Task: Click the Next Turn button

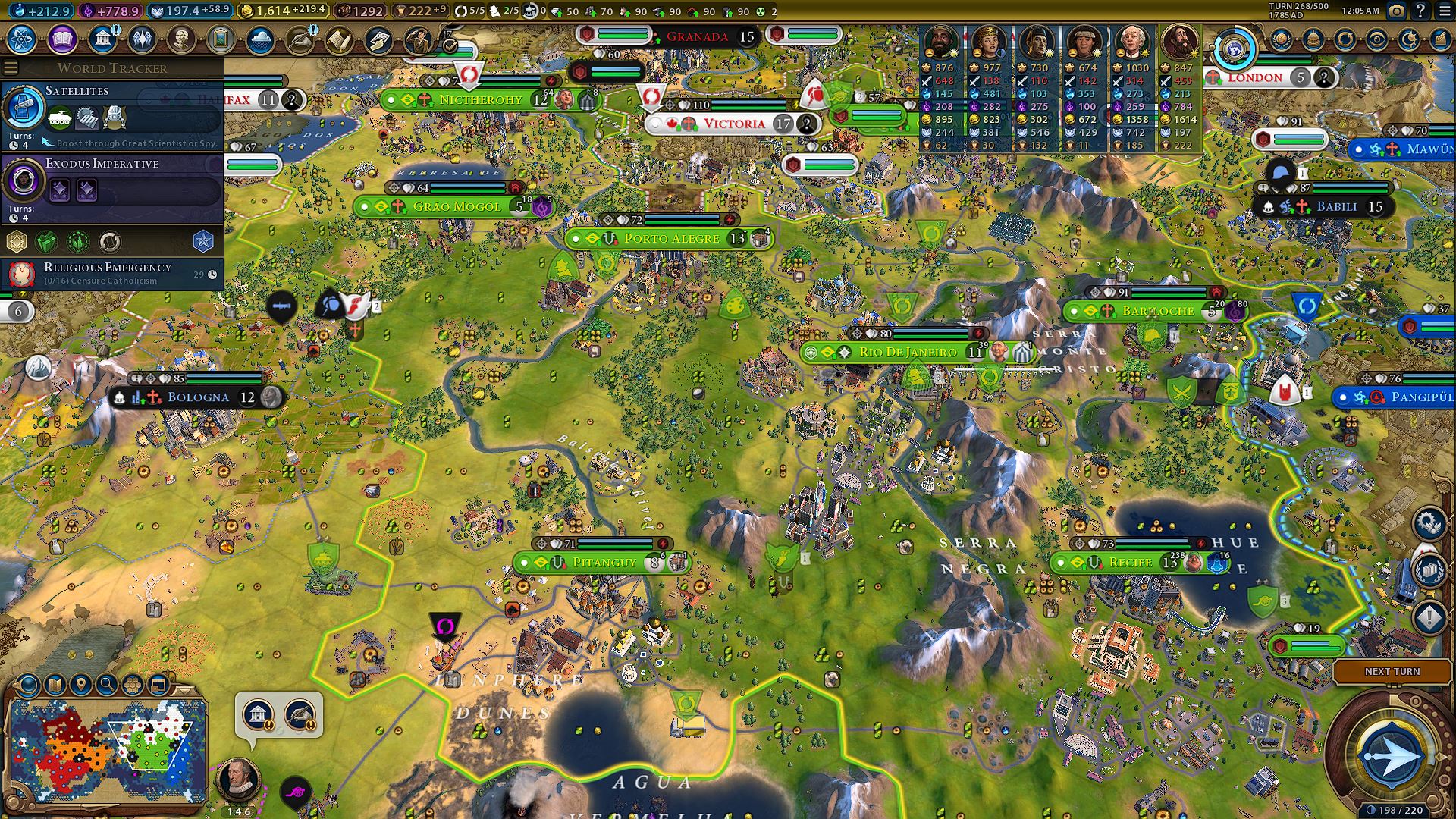Action: 1392,672
